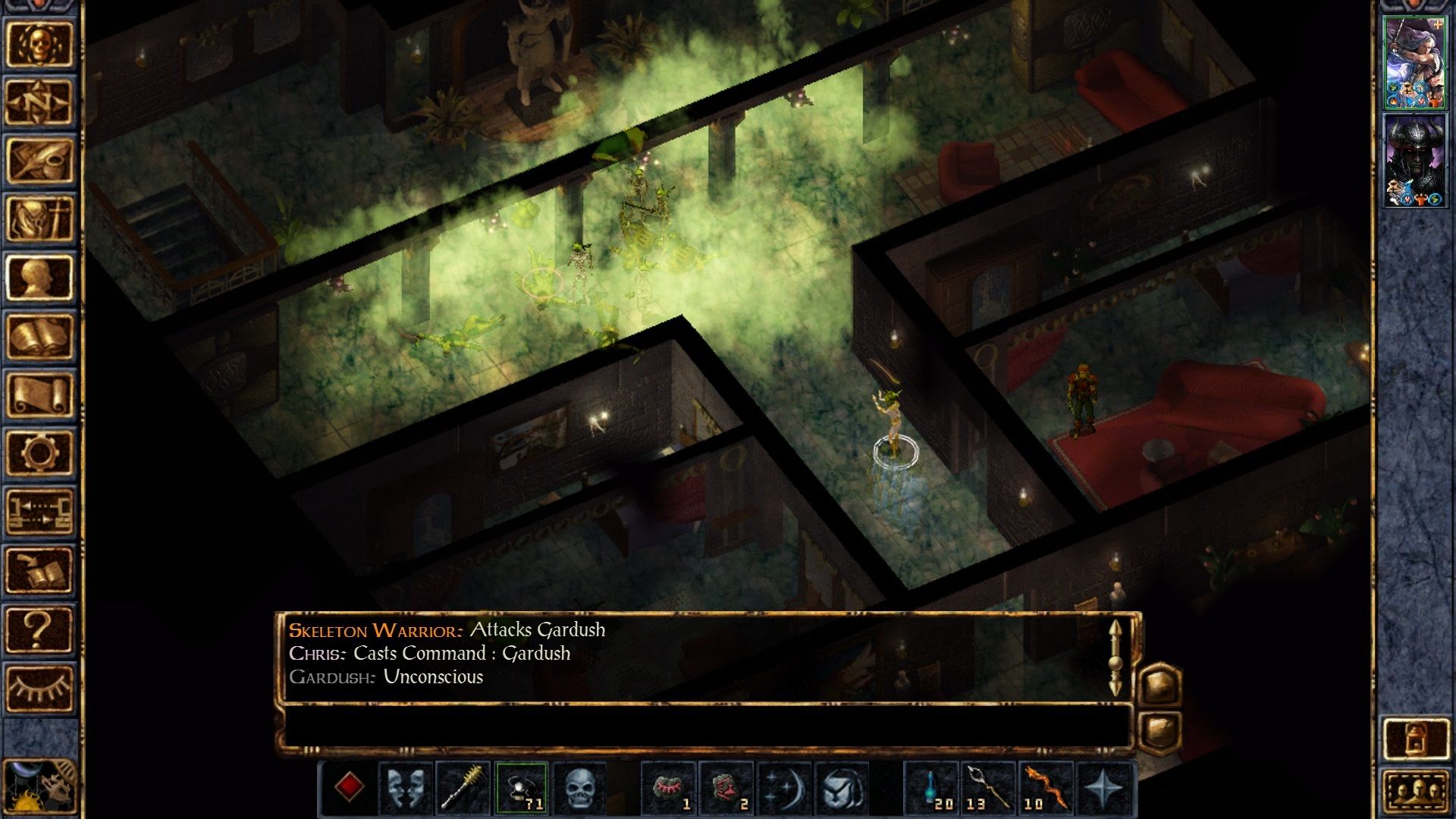Open the journal quill button
Screen dimensions: 1456x819
tap(39, 160)
